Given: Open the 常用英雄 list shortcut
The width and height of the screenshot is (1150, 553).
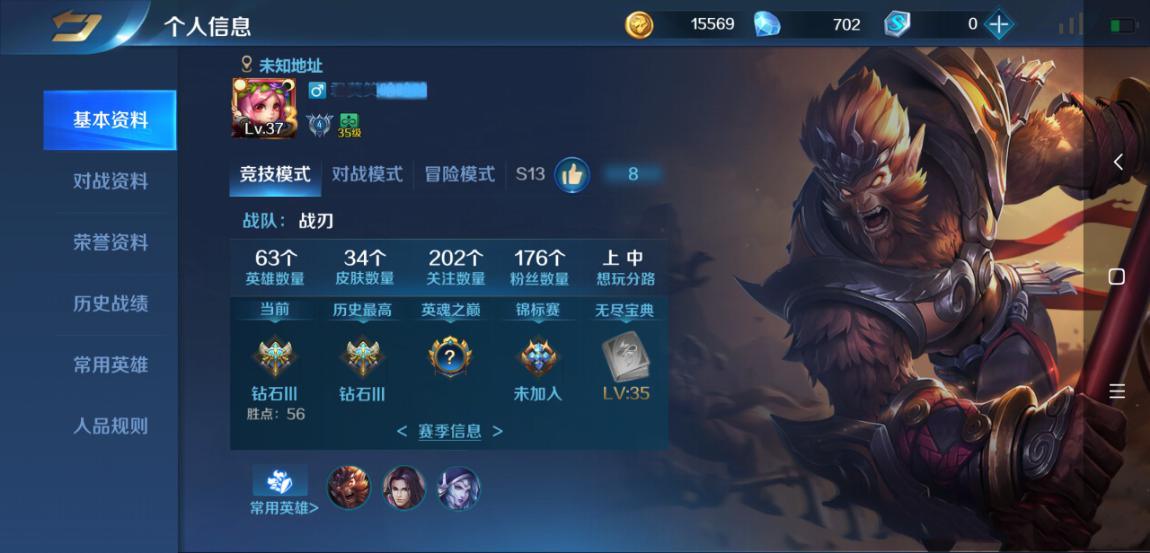Looking at the screenshot, I should [283, 490].
